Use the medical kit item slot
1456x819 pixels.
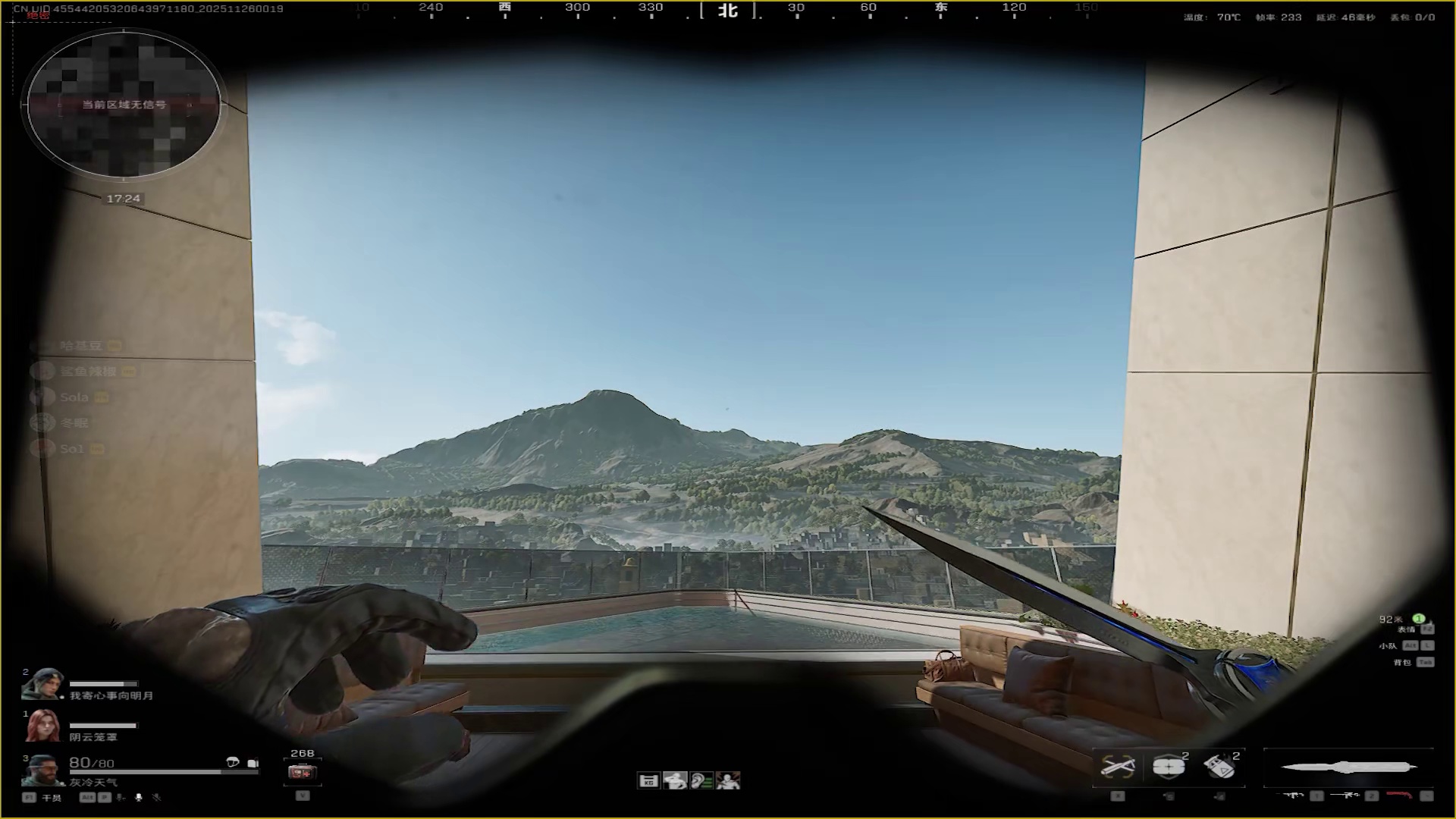pyautogui.click(x=303, y=773)
